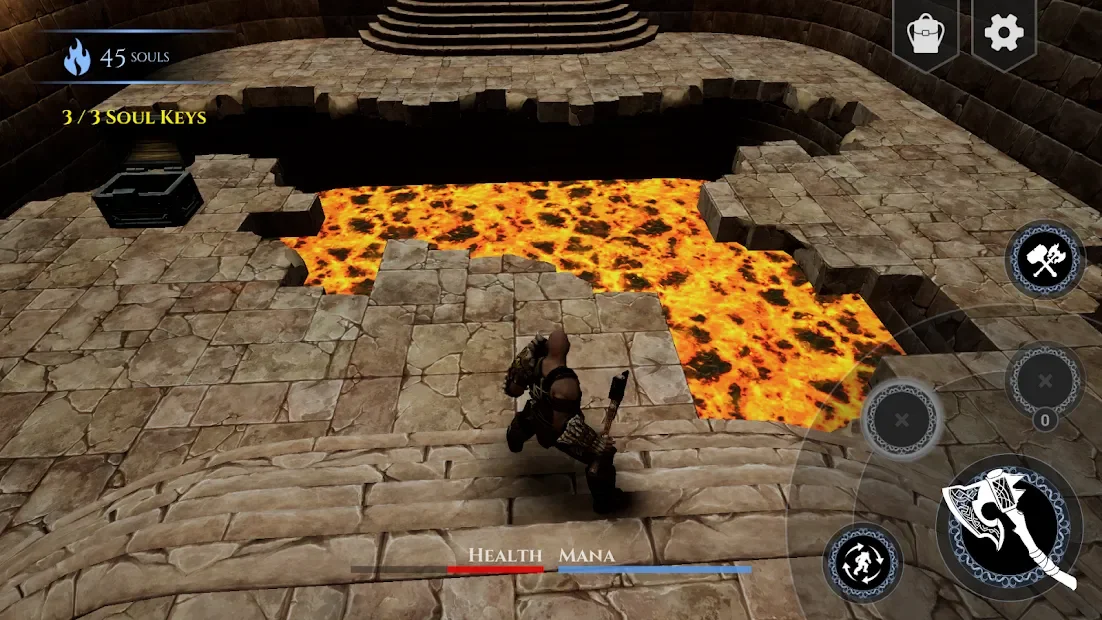Tap the crossed hammer and axe icon
Image resolution: width=1102 pixels, height=620 pixels.
pos(1045,260)
